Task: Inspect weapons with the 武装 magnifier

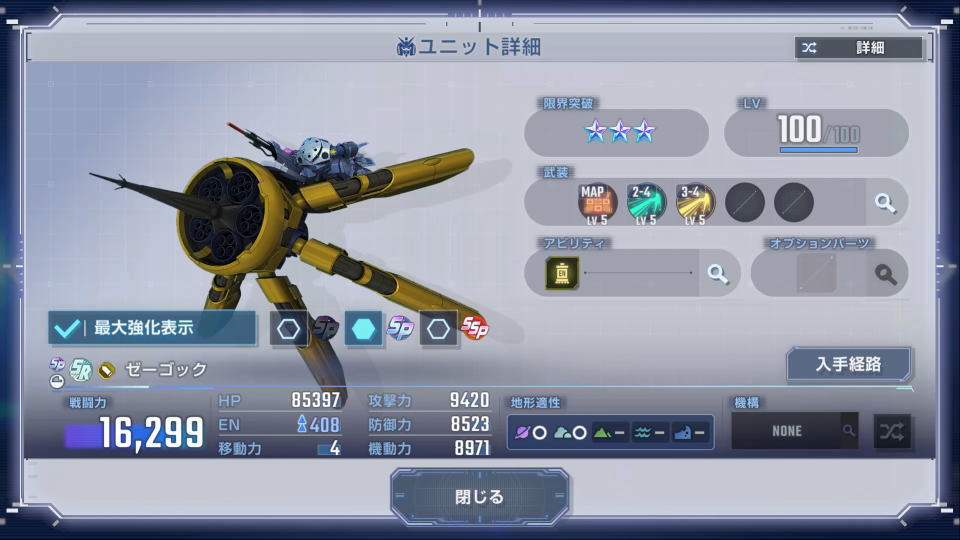Action: (885, 203)
